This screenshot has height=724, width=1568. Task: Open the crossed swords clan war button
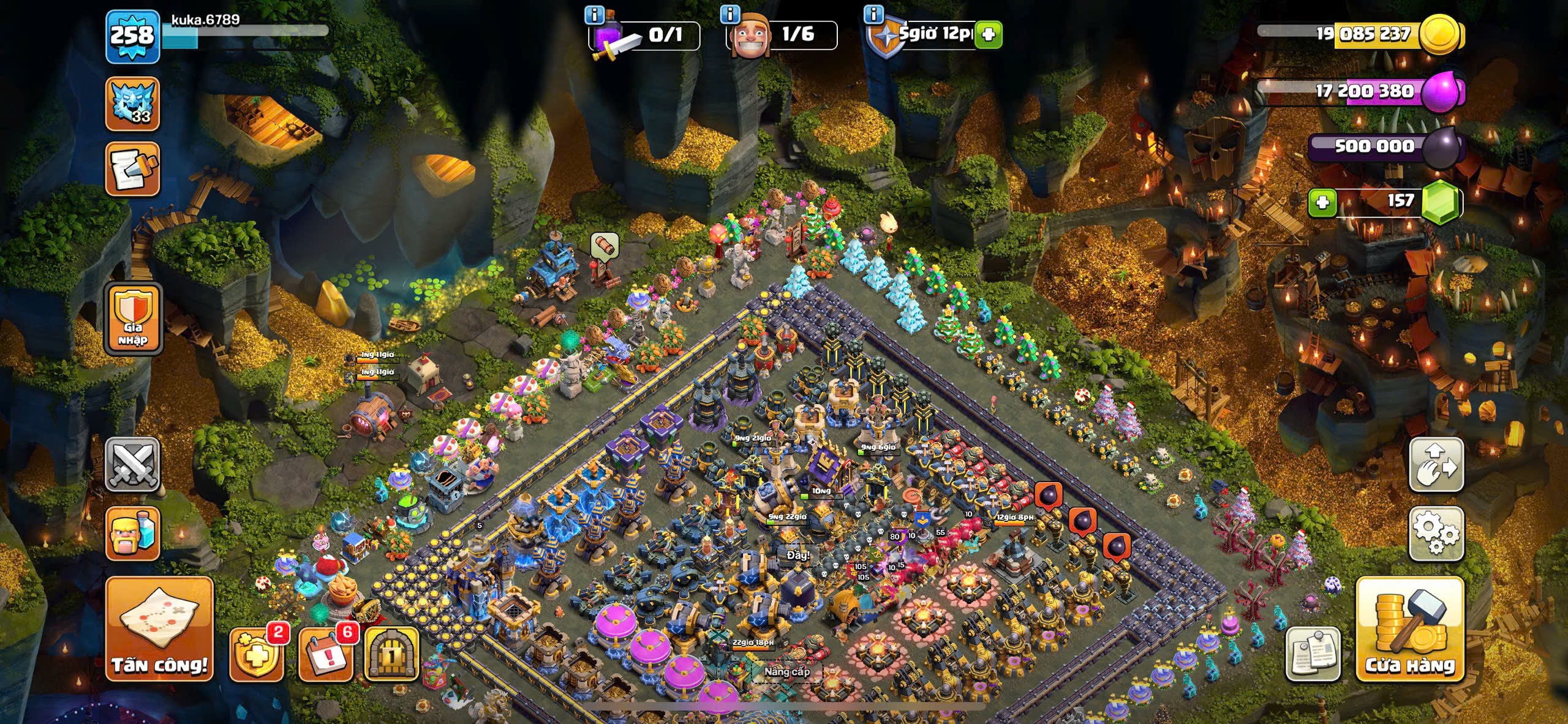132,464
